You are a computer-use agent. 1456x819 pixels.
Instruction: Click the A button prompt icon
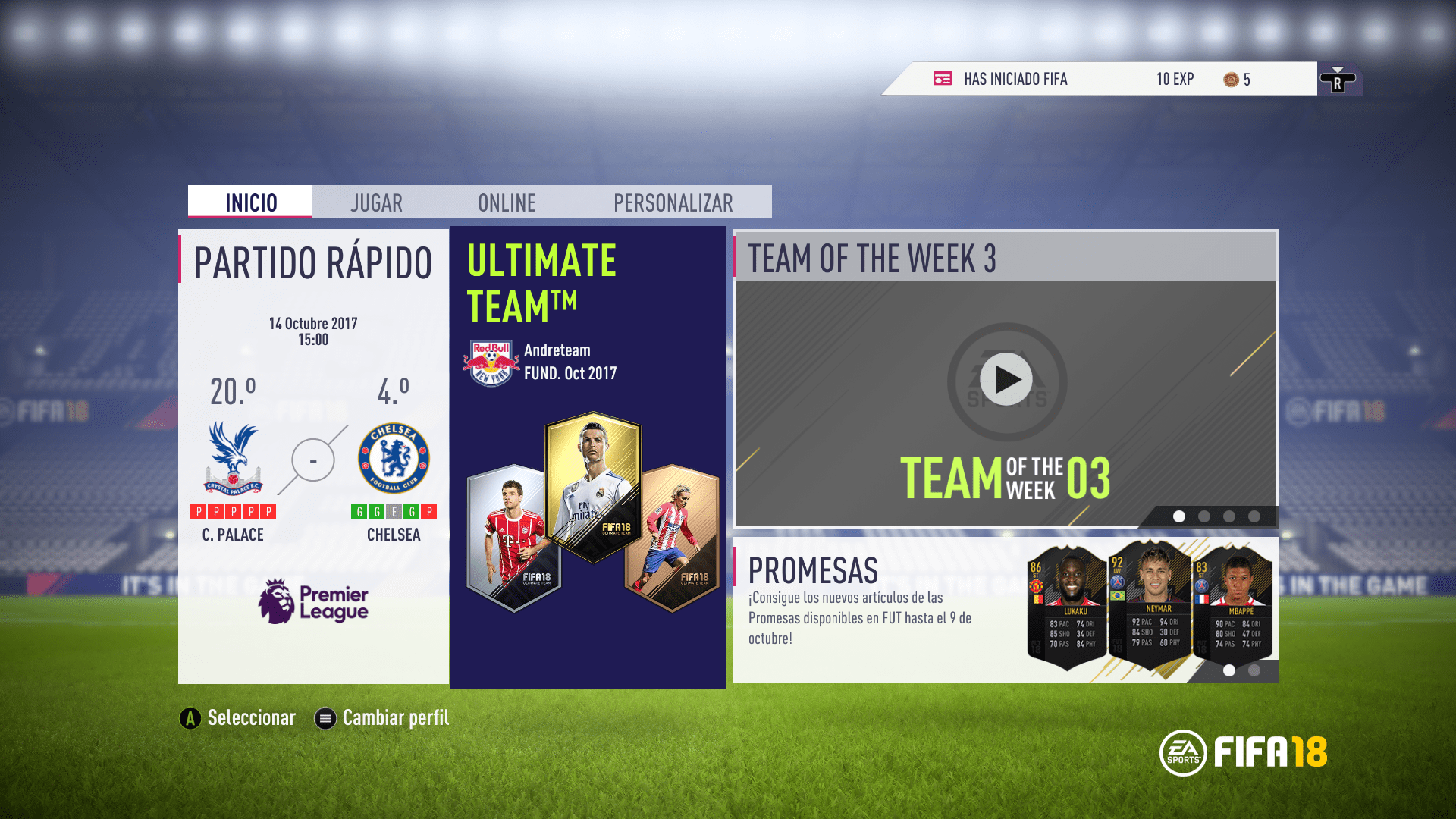(x=188, y=717)
